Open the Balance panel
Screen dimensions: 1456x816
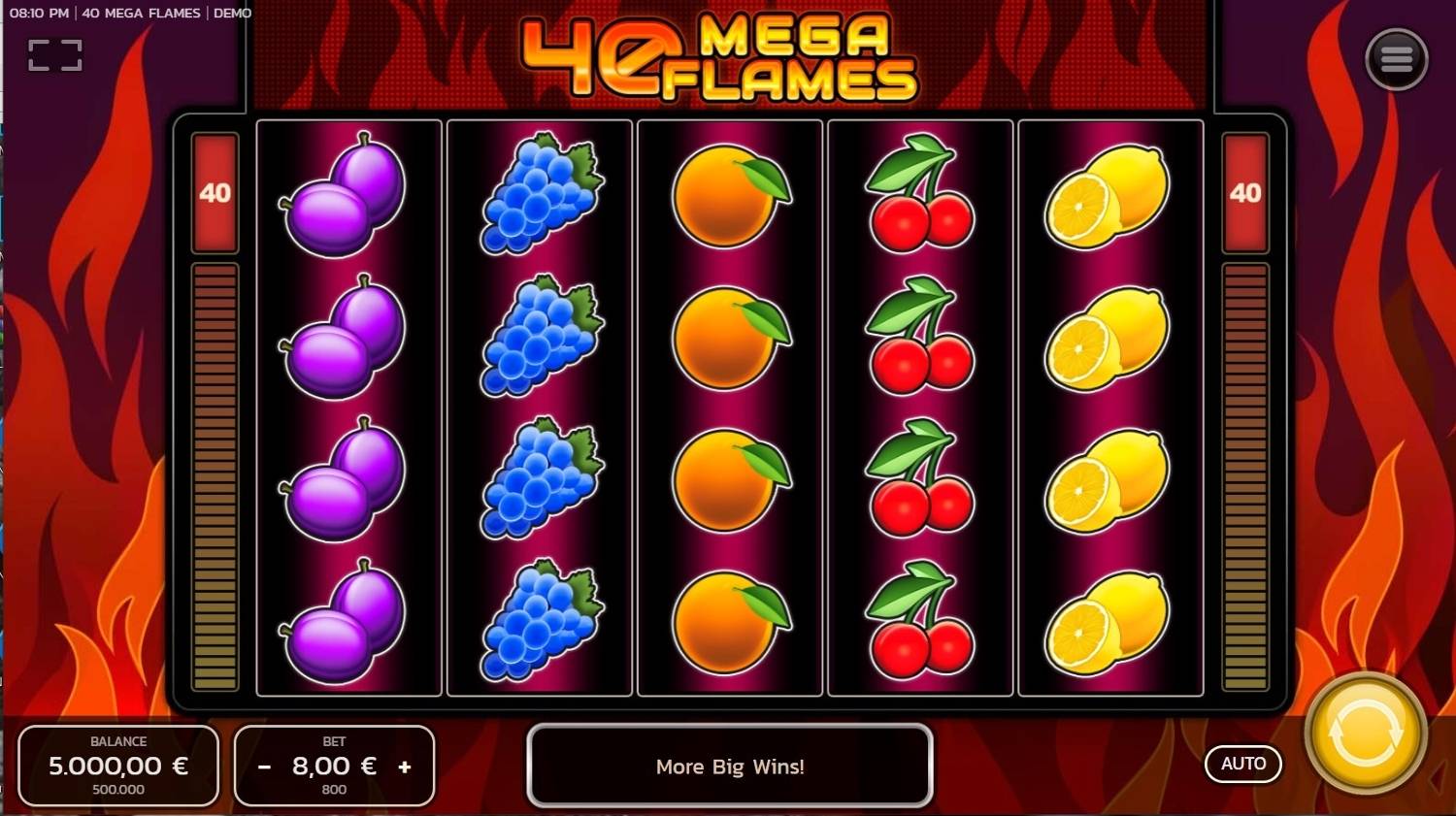(x=118, y=766)
